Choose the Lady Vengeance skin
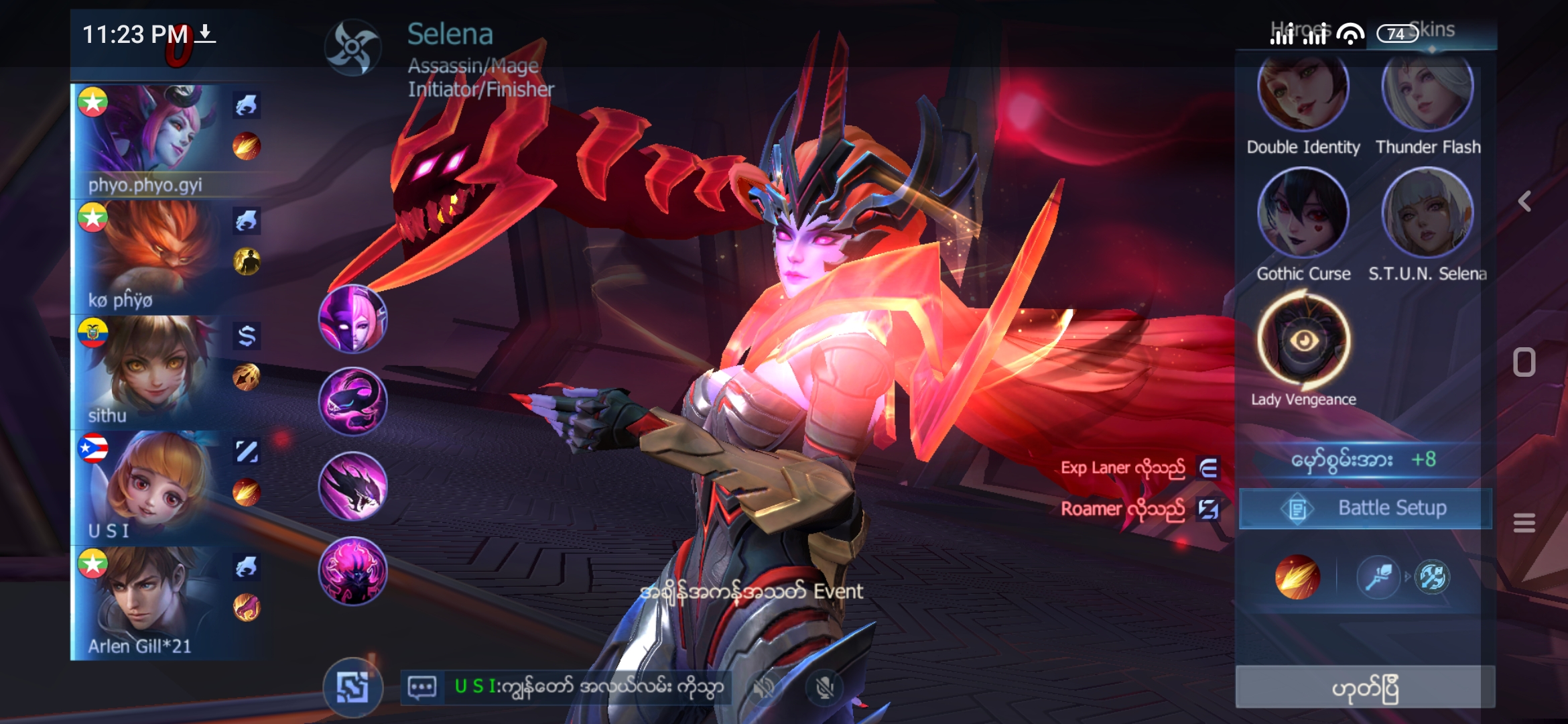 1303,341
